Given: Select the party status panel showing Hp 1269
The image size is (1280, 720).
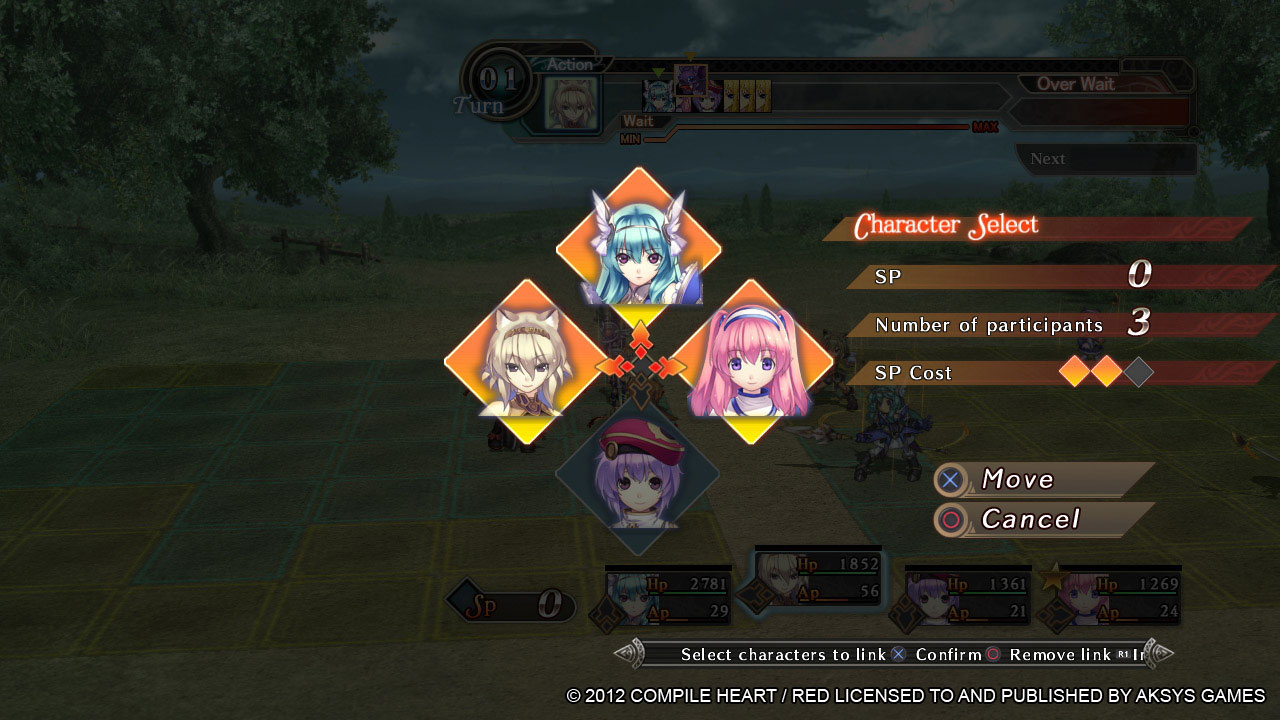Looking at the screenshot, I should [1118, 598].
